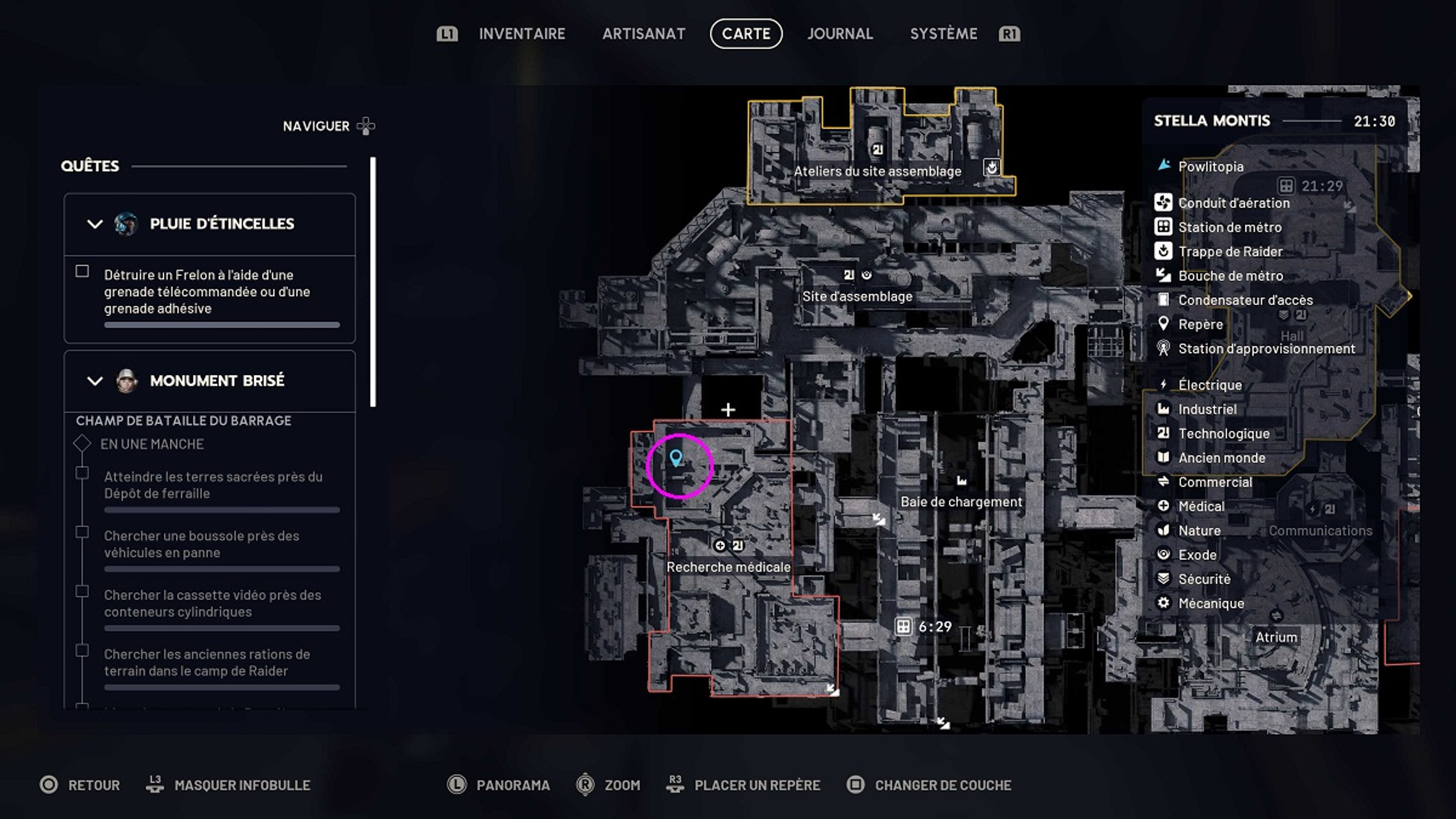Switch to the JOURNAL tab
The image size is (1456, 819).
click(840, 34)
